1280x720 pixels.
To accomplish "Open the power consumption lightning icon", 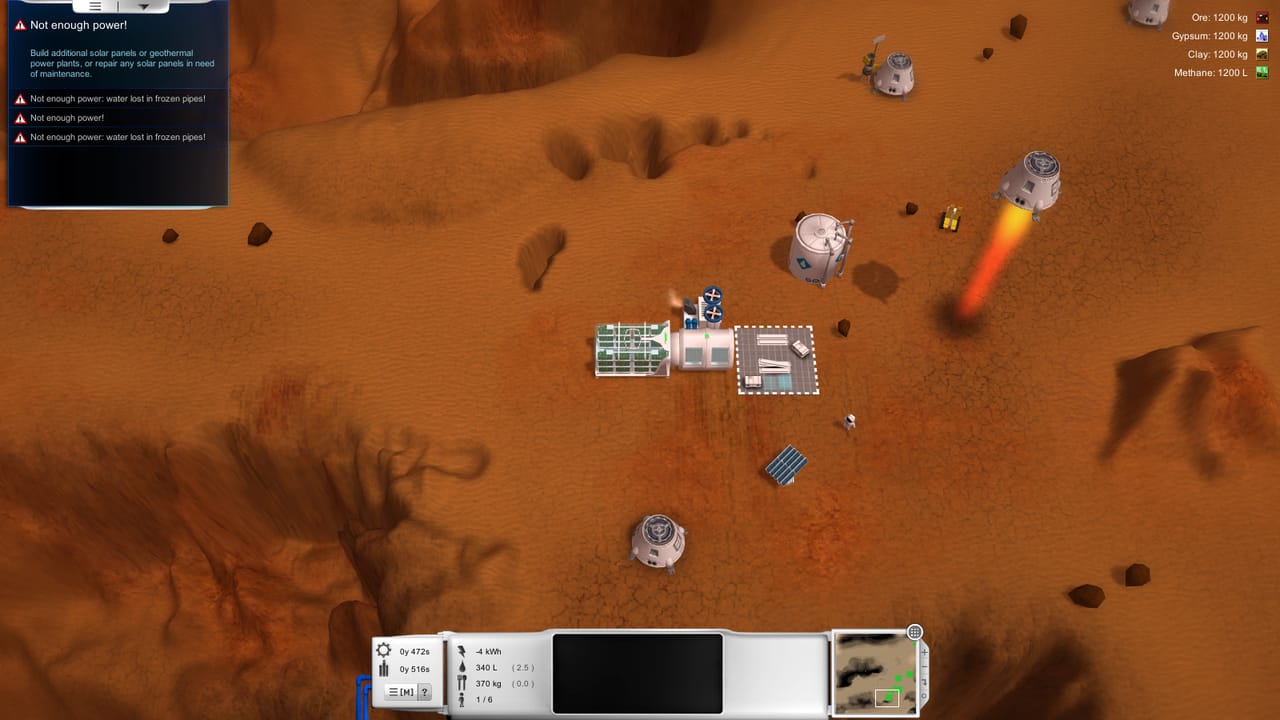I will [461, 650].
